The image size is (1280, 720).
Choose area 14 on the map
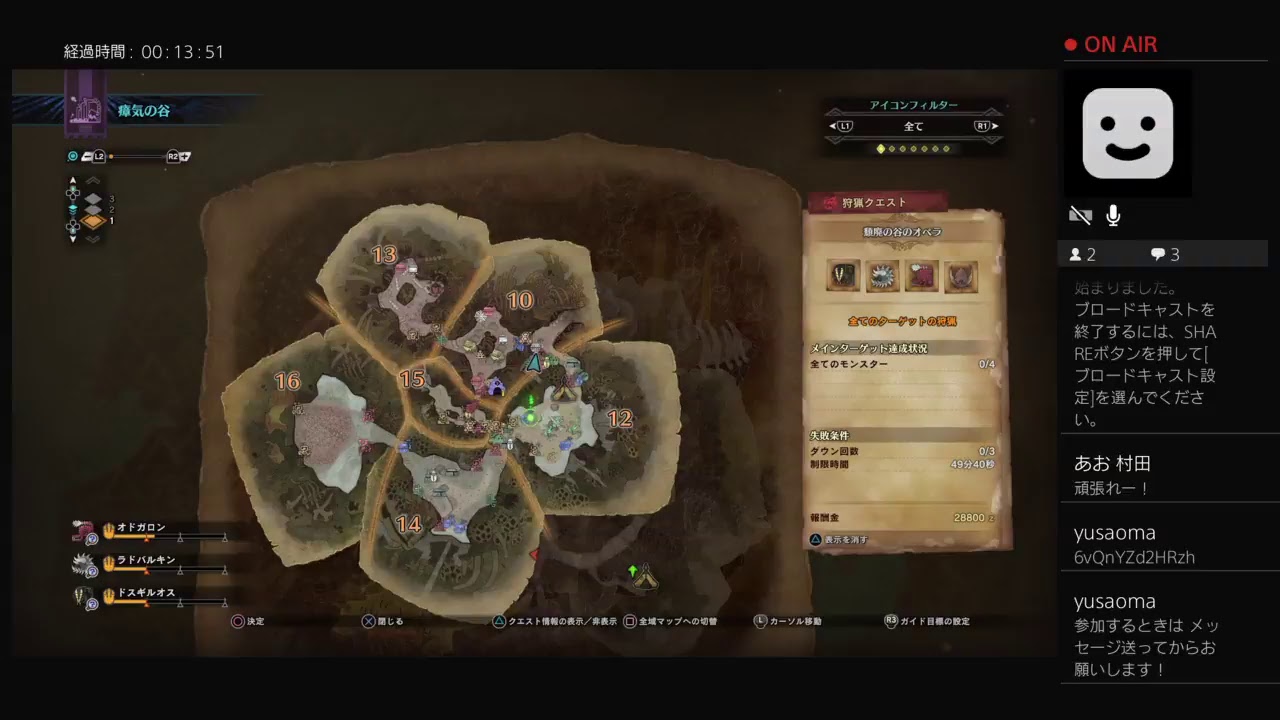click(408, 523)
